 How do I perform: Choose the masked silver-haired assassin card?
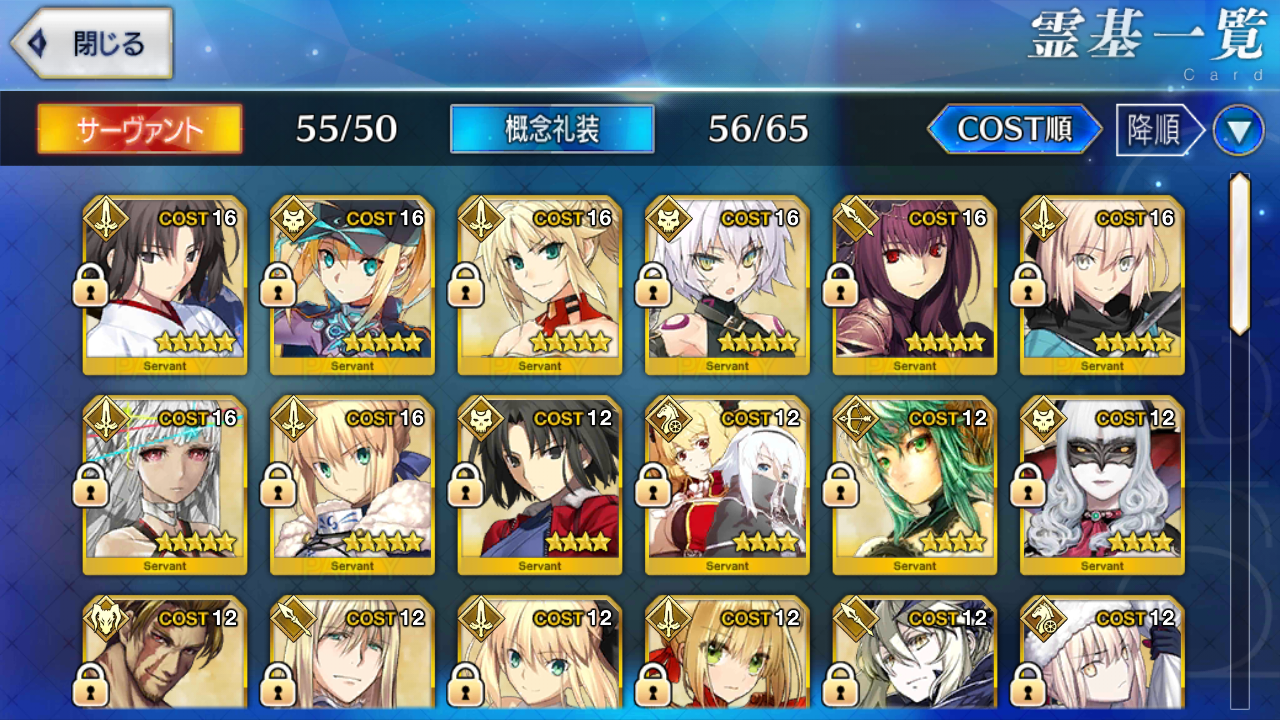tap(1102, 485)
